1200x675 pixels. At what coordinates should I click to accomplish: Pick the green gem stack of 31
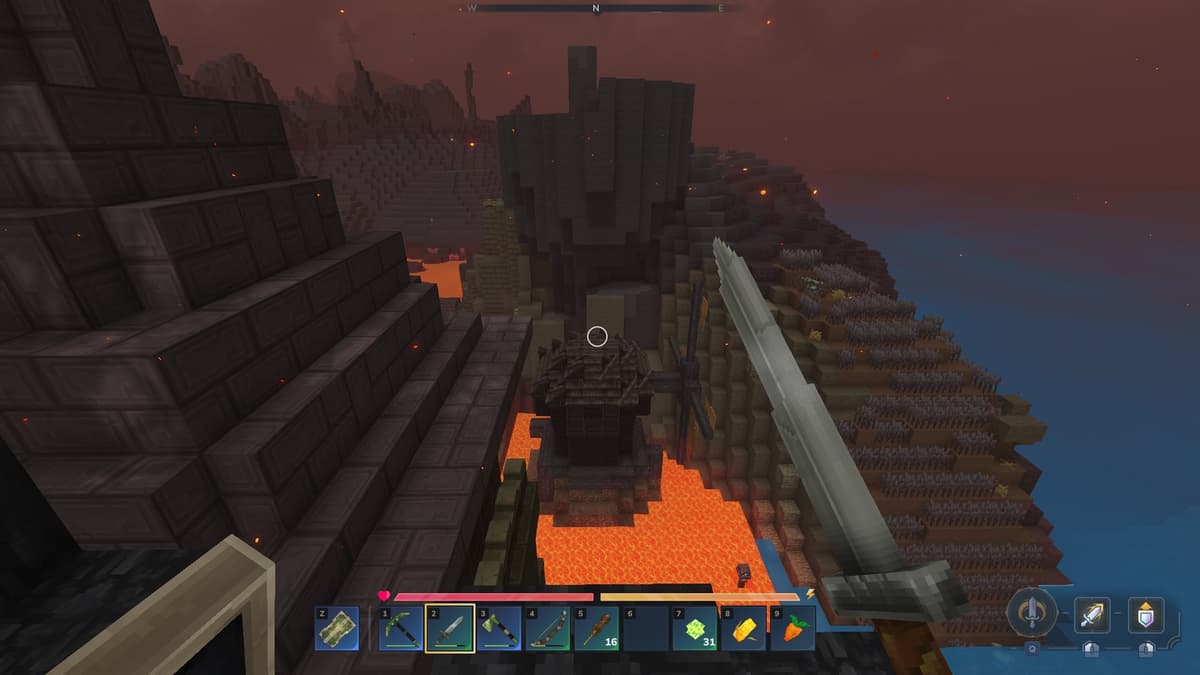(695, 629)
